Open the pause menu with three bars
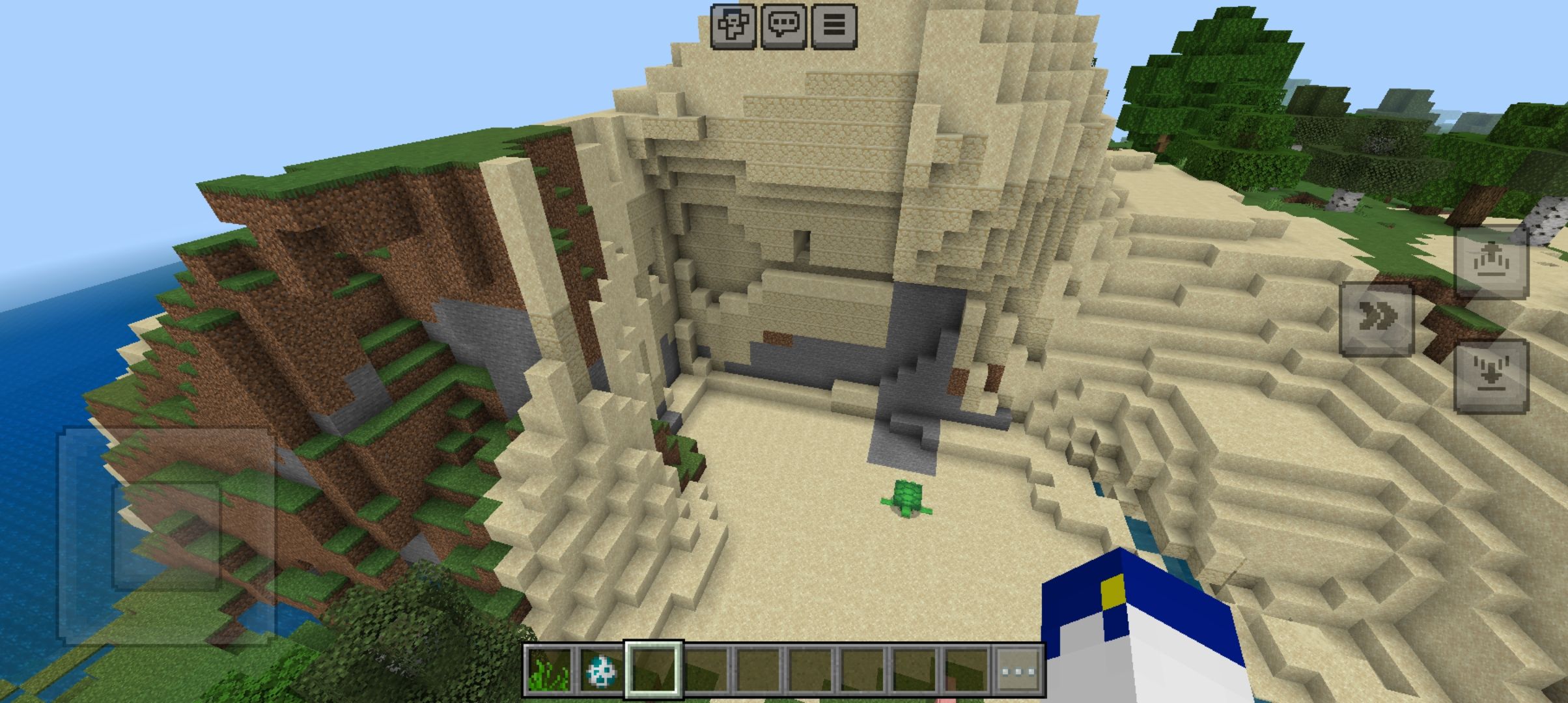 834,26
